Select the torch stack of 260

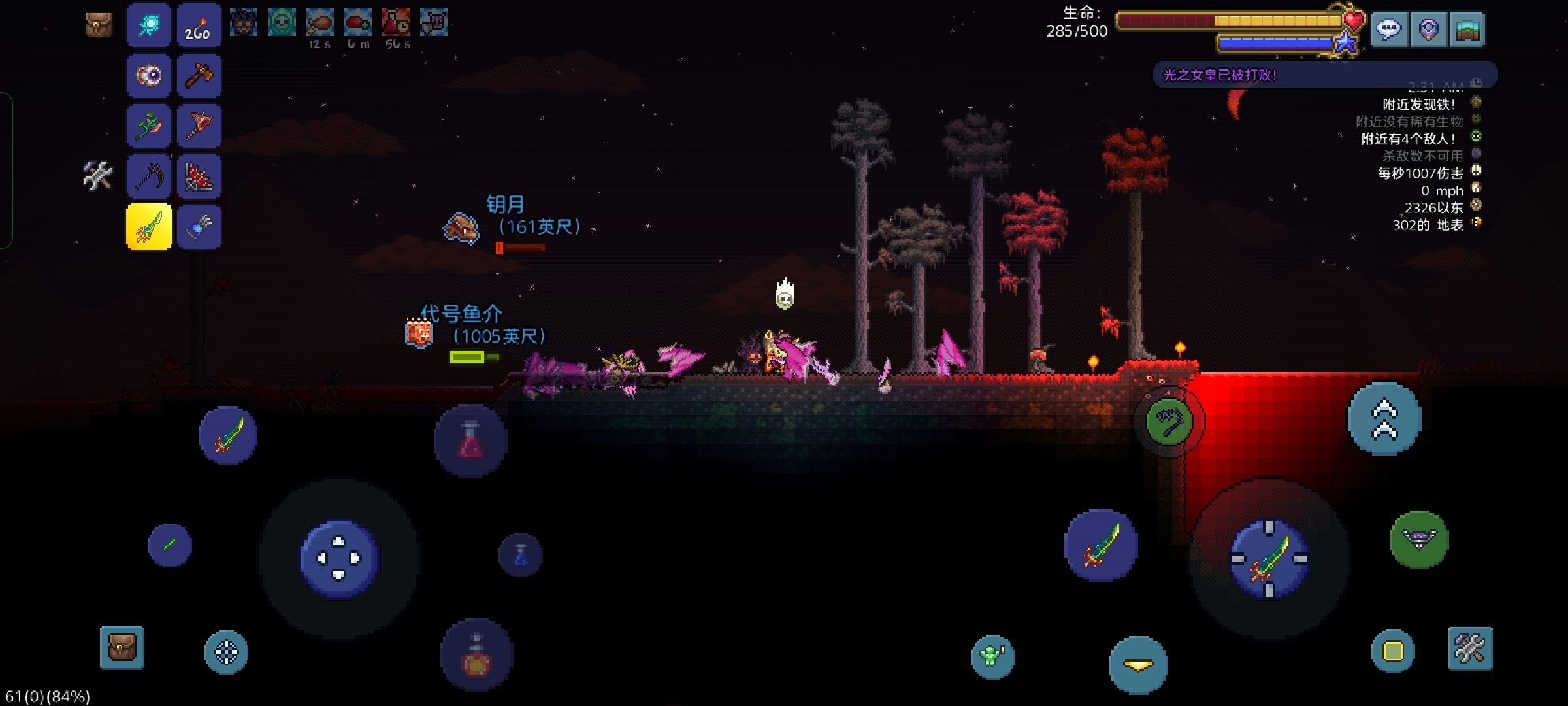tap(199, 25)
